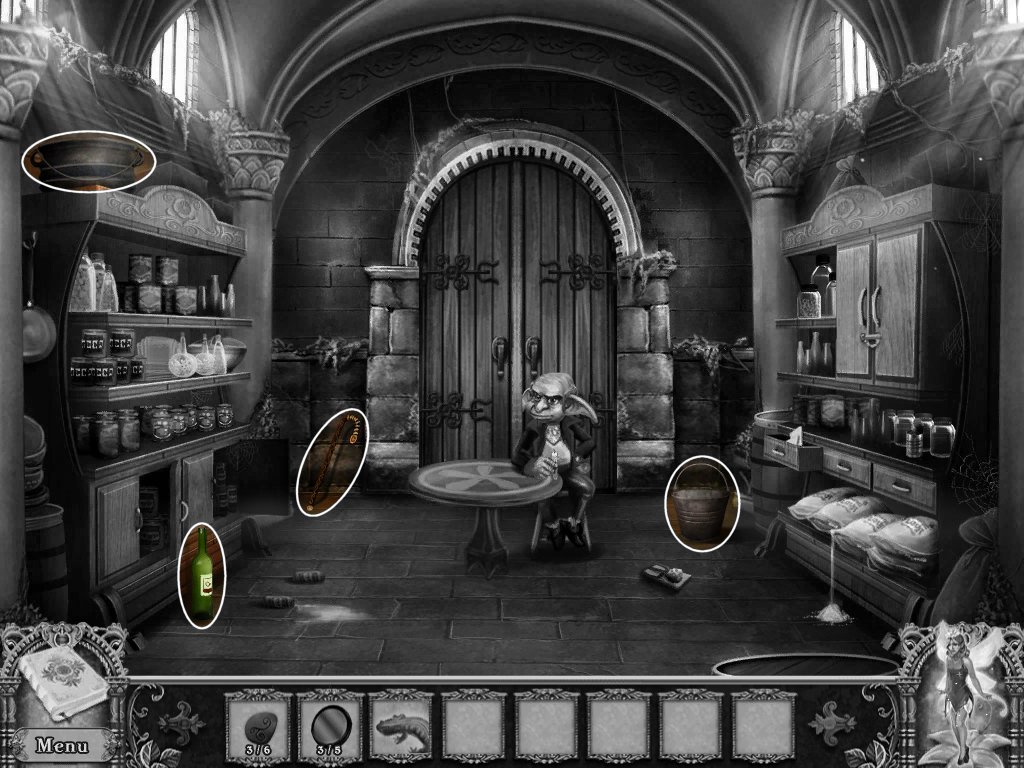Open the Menu button

coord(60,745)
